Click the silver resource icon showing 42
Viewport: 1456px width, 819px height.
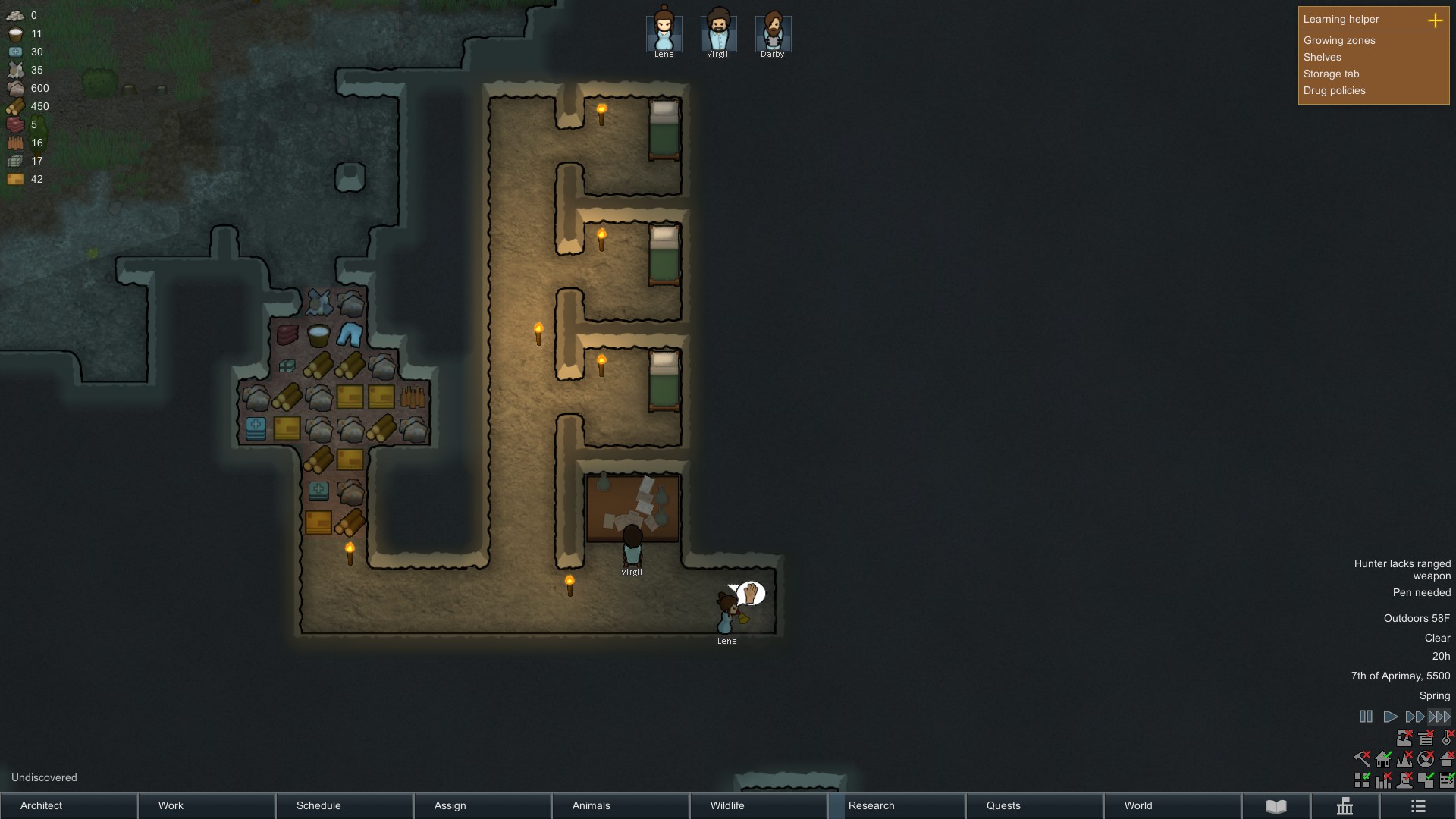pyautogui.click(x=15, y=179)
